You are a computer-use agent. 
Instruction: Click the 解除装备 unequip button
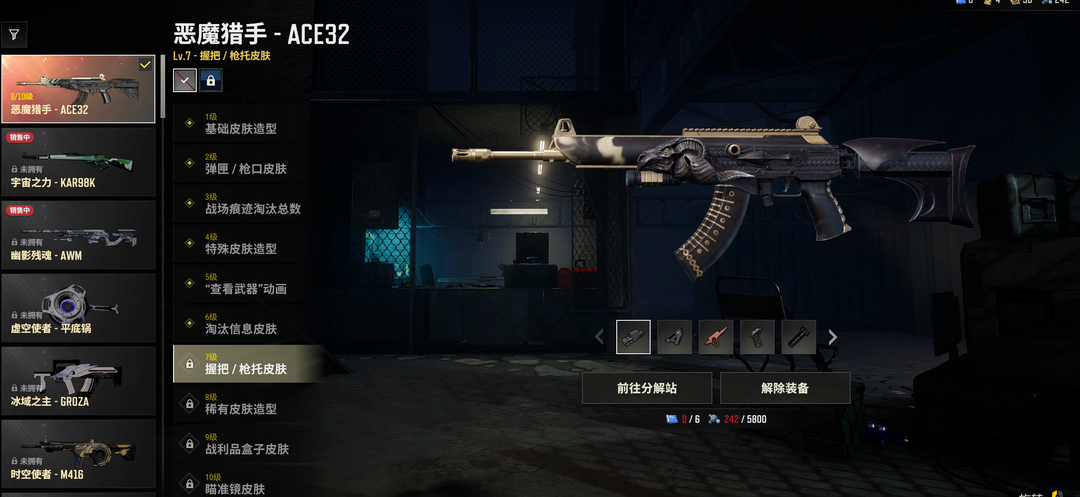pyautogui.click(x=785, y=388)
